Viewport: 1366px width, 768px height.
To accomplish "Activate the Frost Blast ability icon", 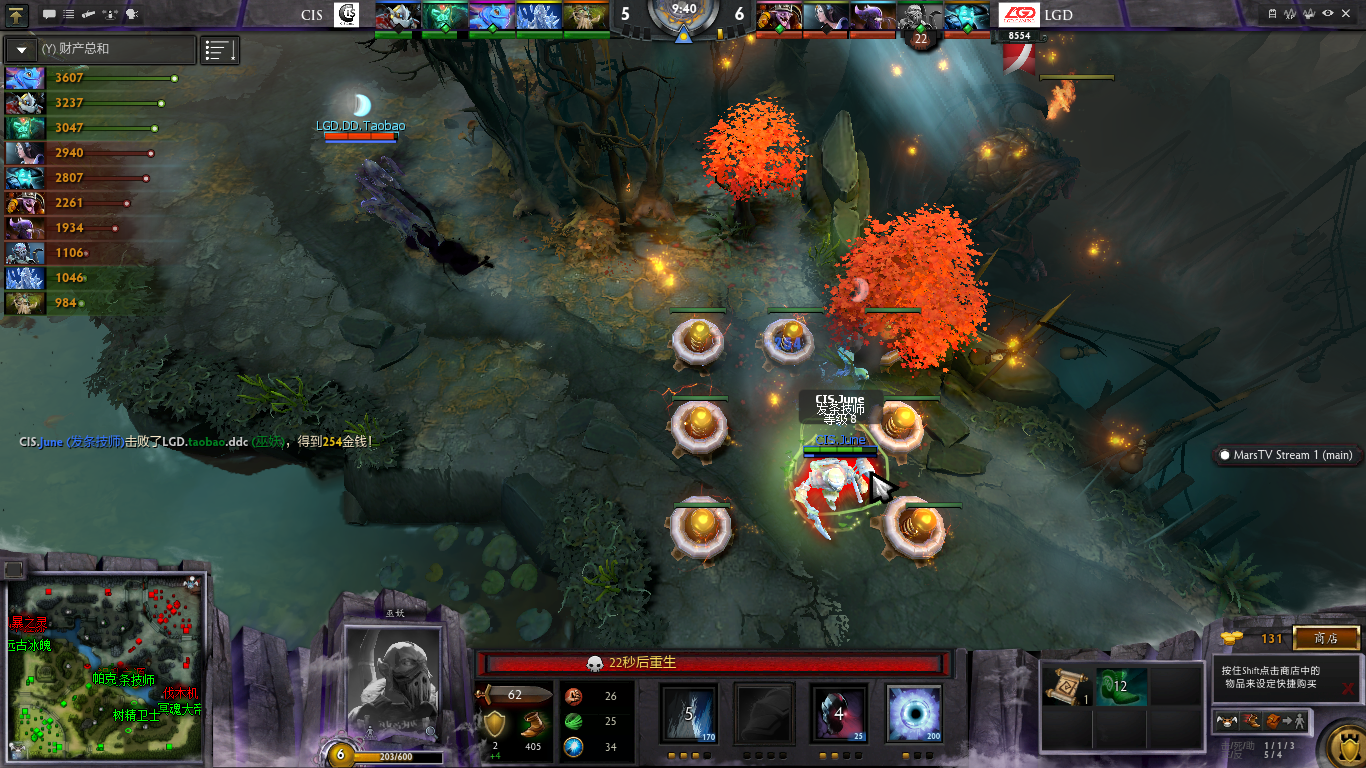I will pyautogui.click(x=689, y=713).
